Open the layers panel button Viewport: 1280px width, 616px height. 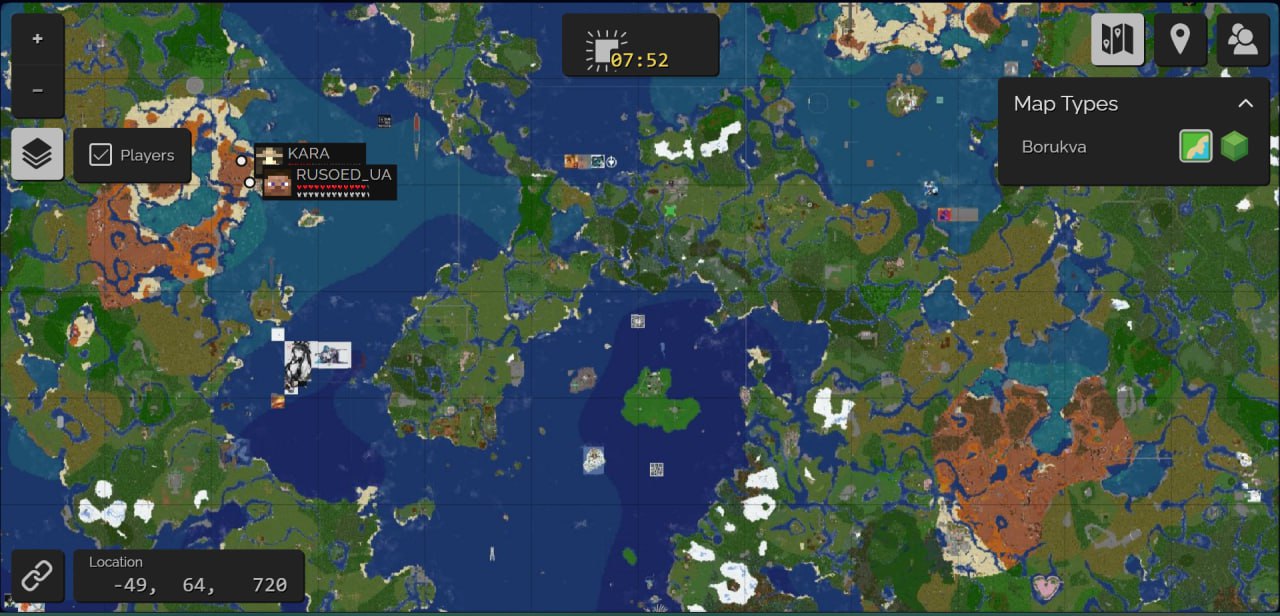pyautogui.click(x=38, y=155)
